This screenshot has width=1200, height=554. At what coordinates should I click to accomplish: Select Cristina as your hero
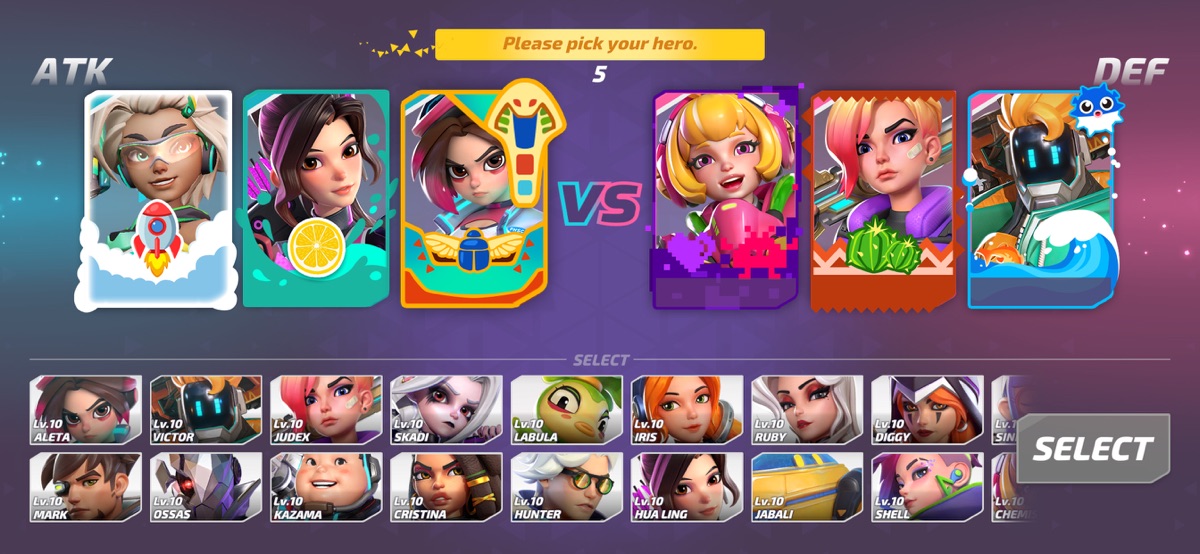[x=446, y=487]
